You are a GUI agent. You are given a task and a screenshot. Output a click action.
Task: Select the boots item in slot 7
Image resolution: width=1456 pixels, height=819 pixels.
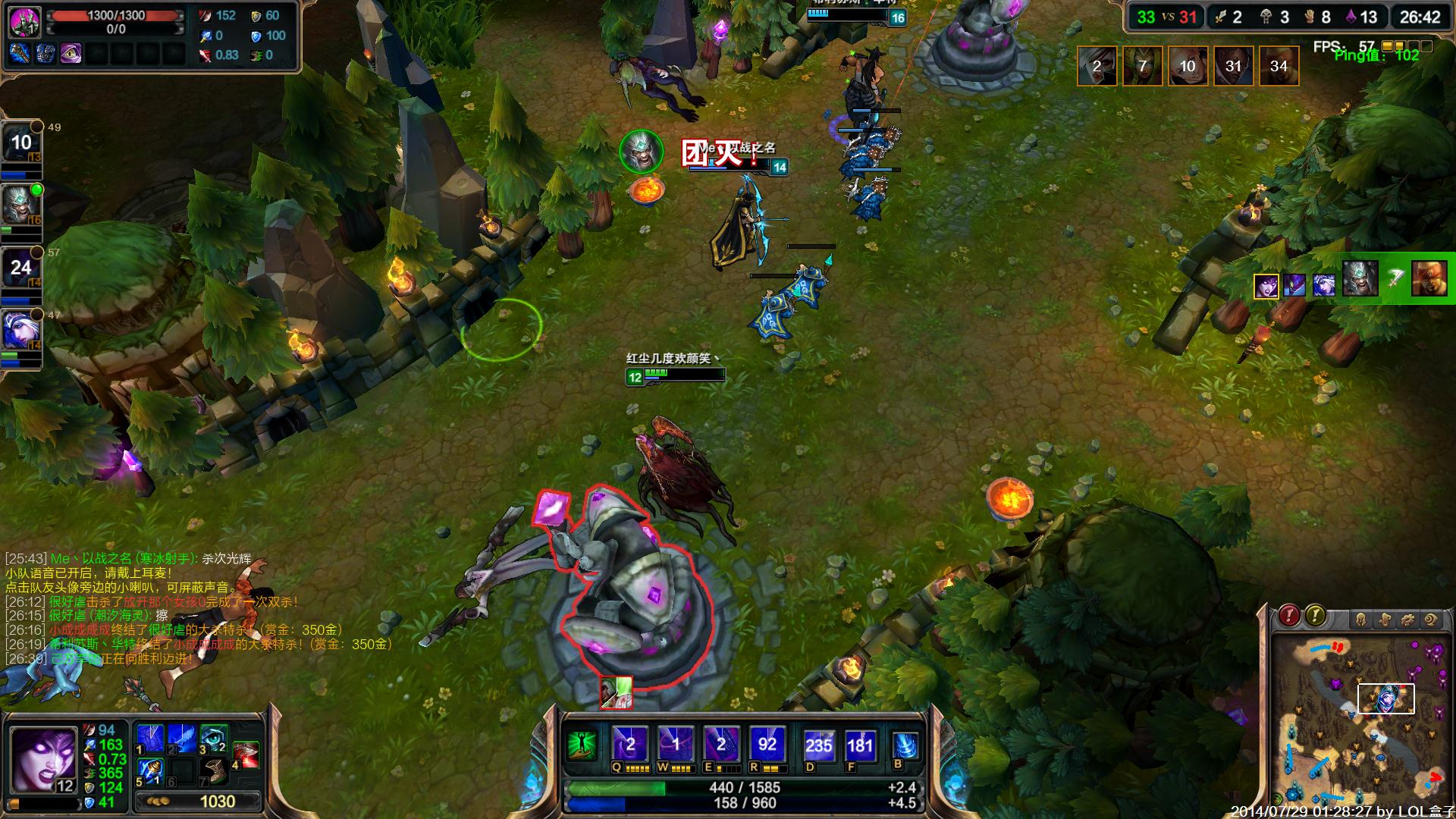click(x=214, y=770)
